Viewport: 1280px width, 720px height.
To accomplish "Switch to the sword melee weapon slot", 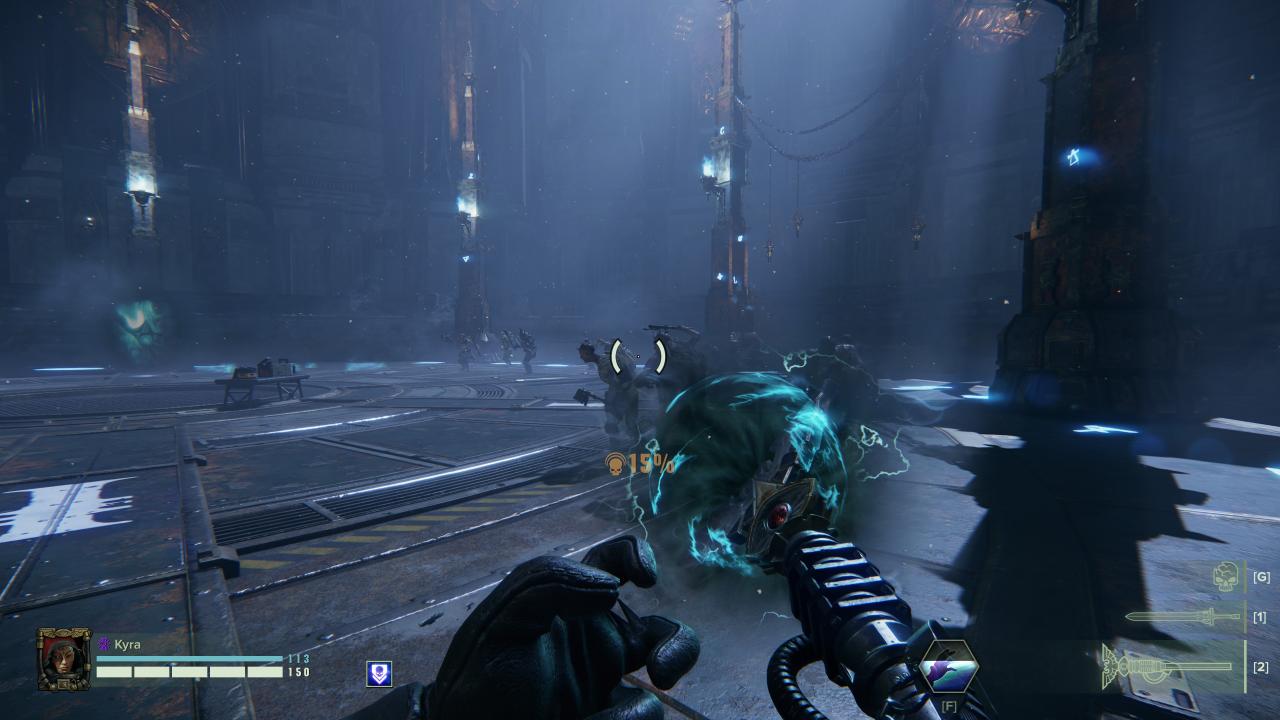I will click(1183, 617).
